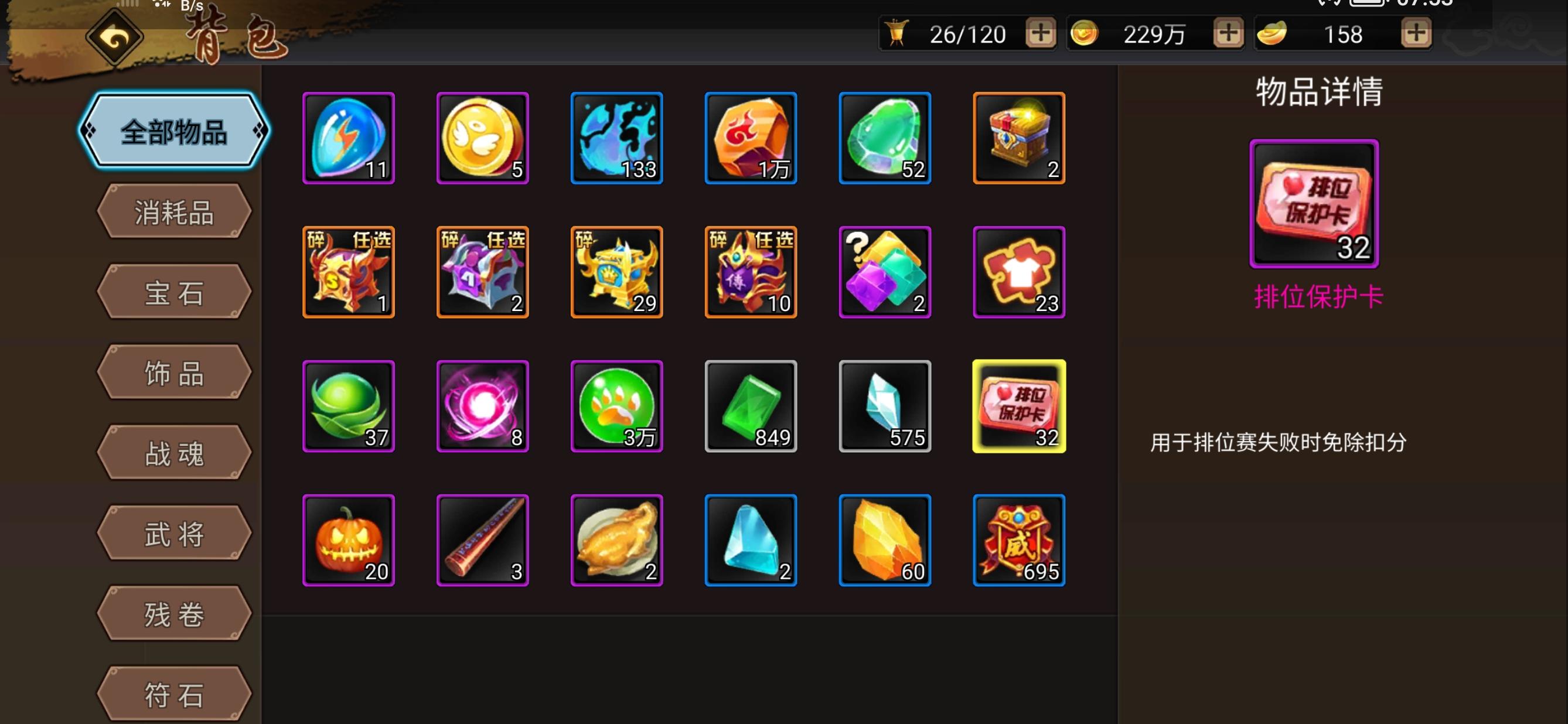Open the golden chest with count 29
The height and width of the screenshot is (724, 1568).
tap(616, 271)
